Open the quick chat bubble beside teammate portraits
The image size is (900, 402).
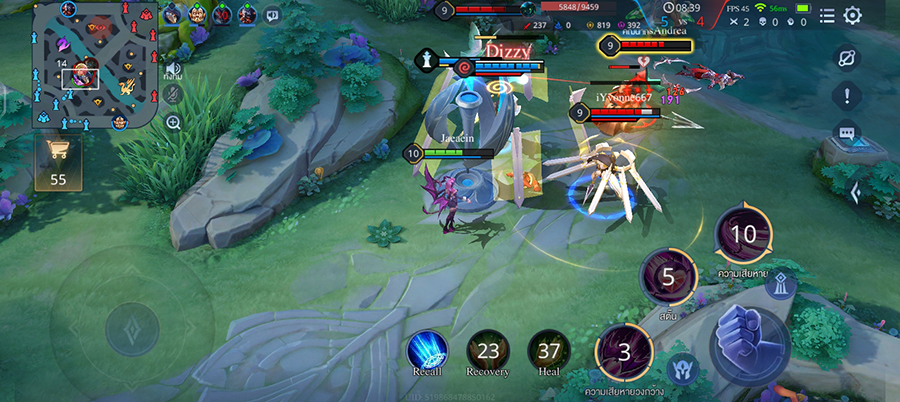(x=273, y=15)
